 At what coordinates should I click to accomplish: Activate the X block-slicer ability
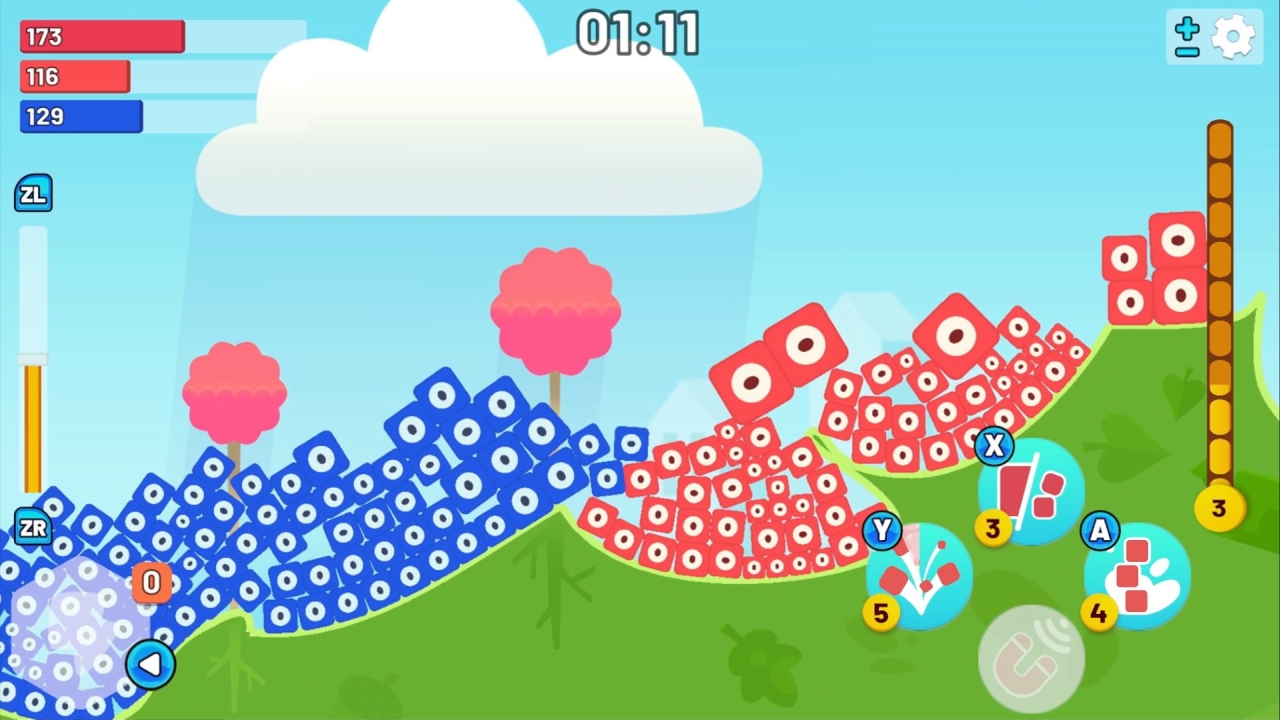tap(1031, 490)
